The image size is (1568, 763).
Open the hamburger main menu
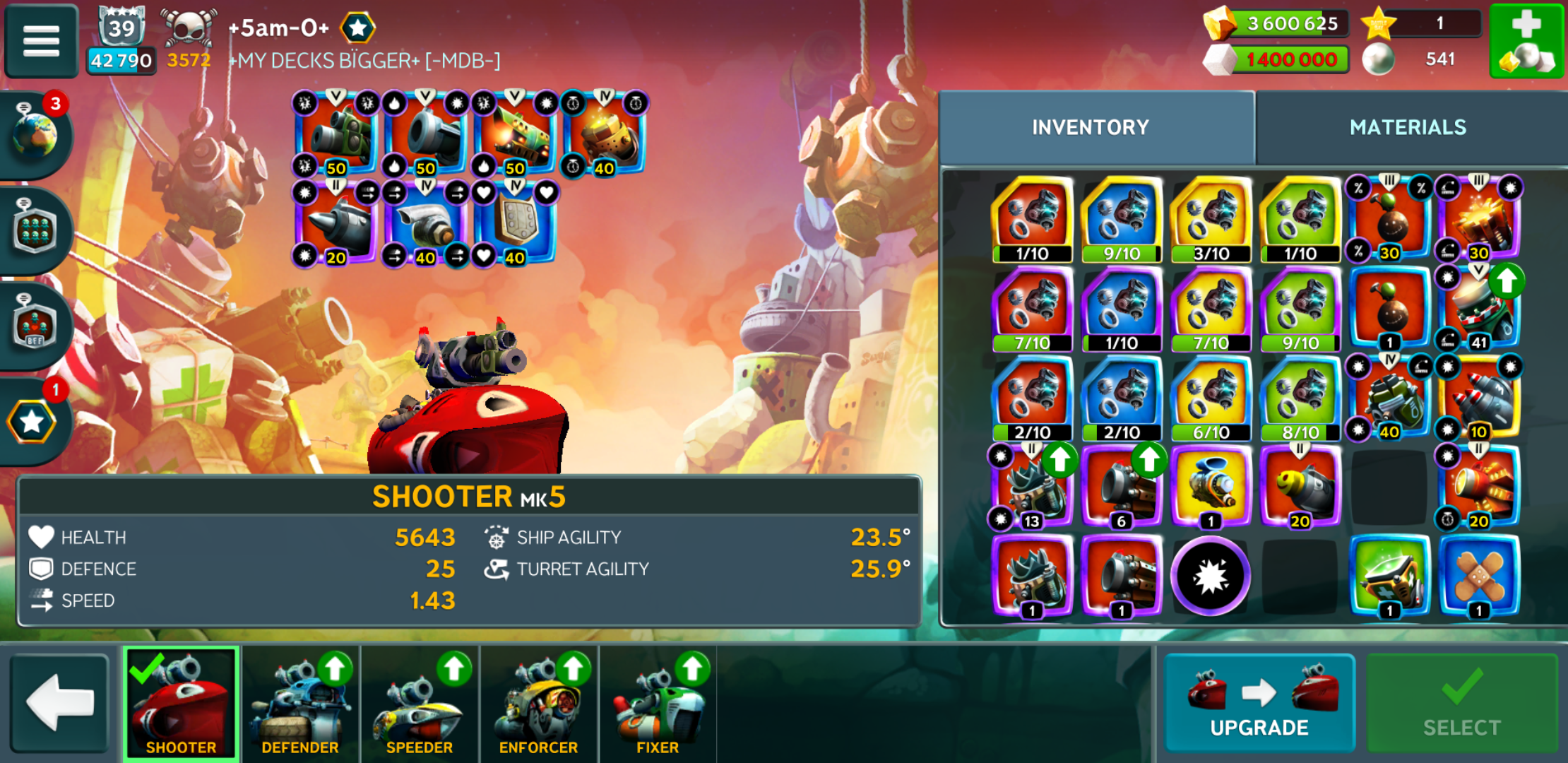[x=41, y=40]
